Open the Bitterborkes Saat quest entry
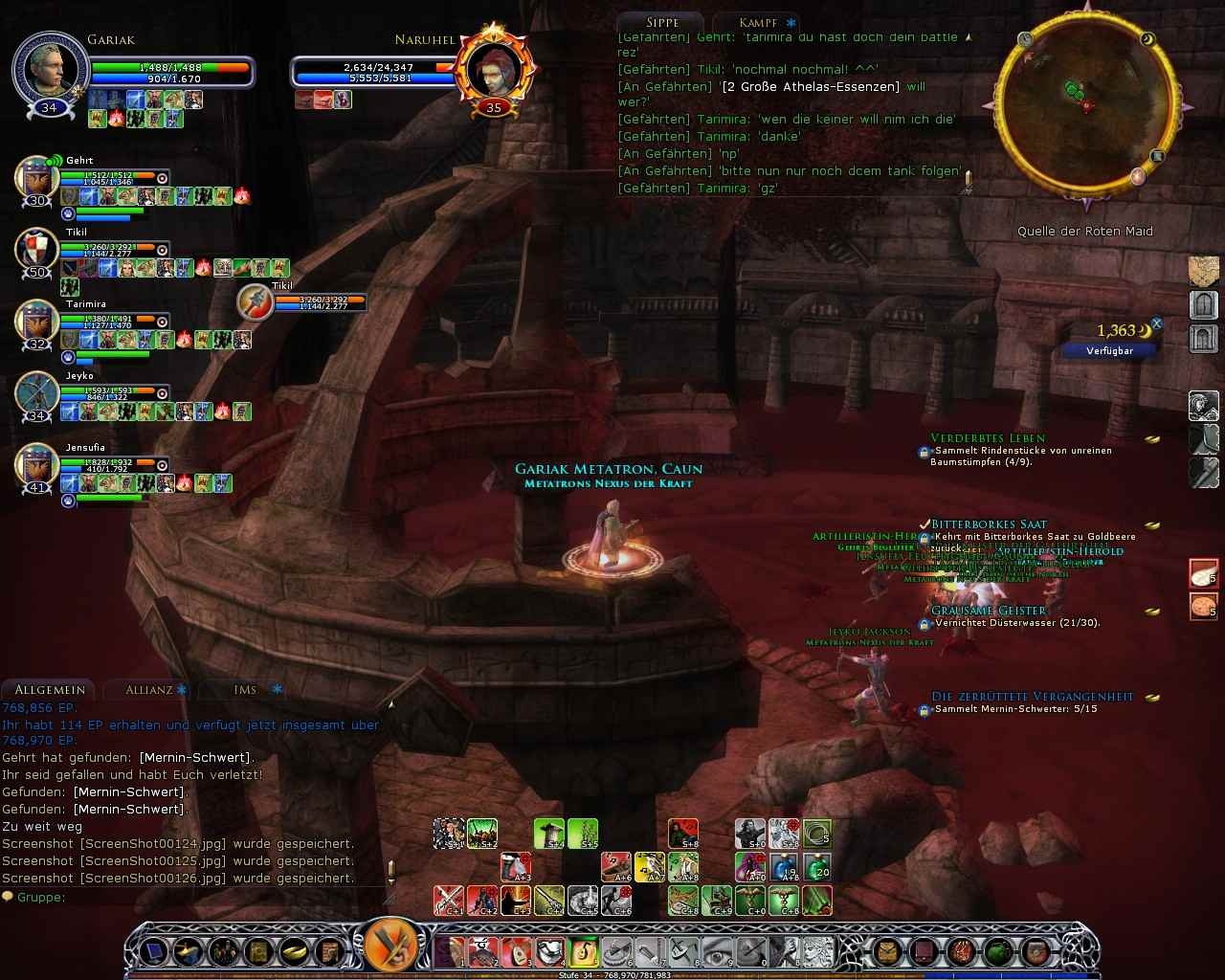The height and width of the screenshot is (980, 1225). click(x=989, y=524)
